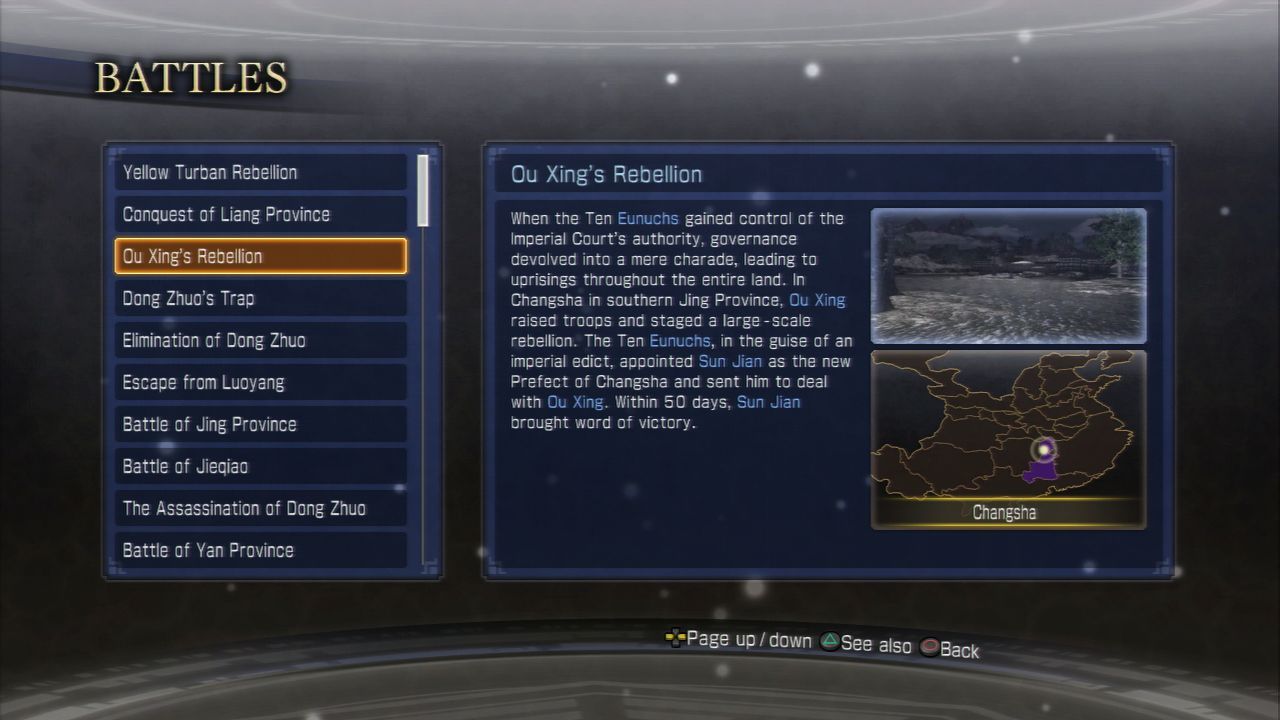
Task: Choose Escape from Luoyang battle
Action: pyautogui.click(x=260, y=382)
